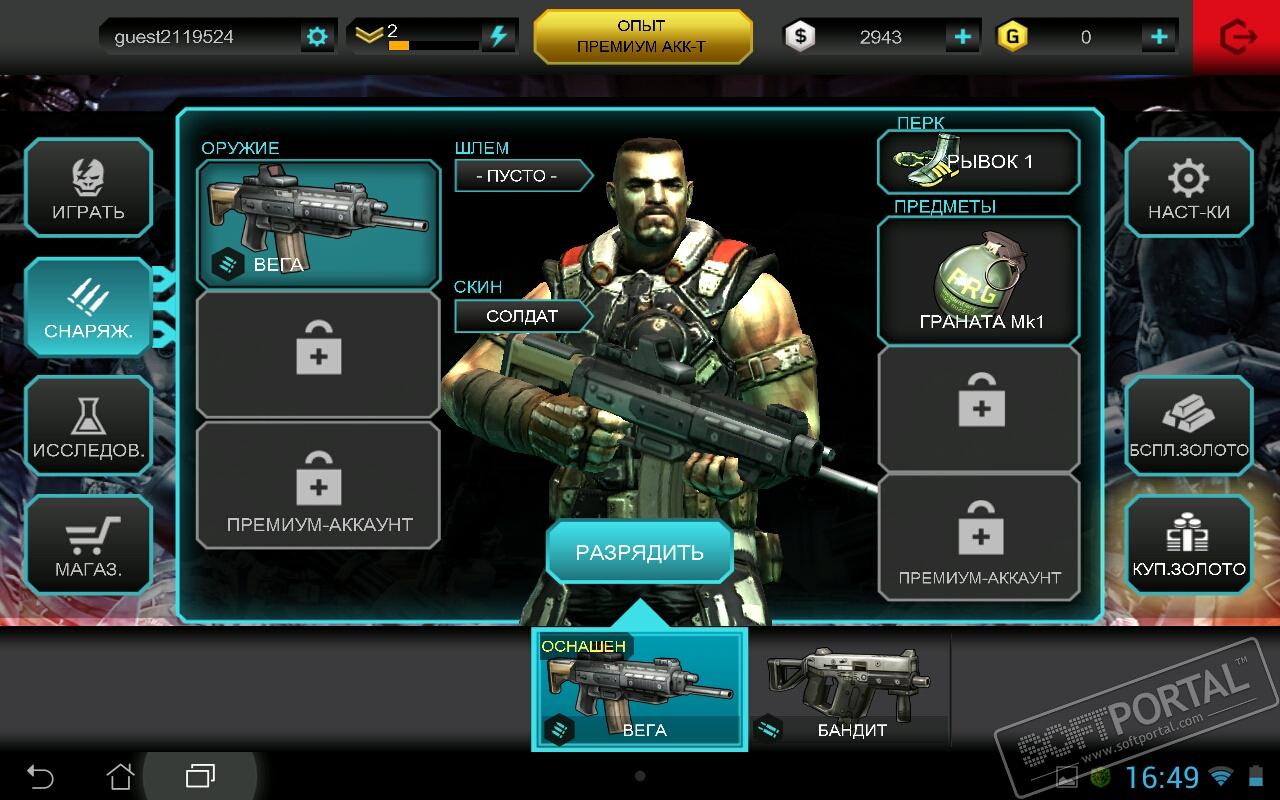The image size is (1280, 800).
Task: Tap the БСПЛ.ЗОЛОТО free gold button
Action: pyautogui.click(x=1189, y=426)
